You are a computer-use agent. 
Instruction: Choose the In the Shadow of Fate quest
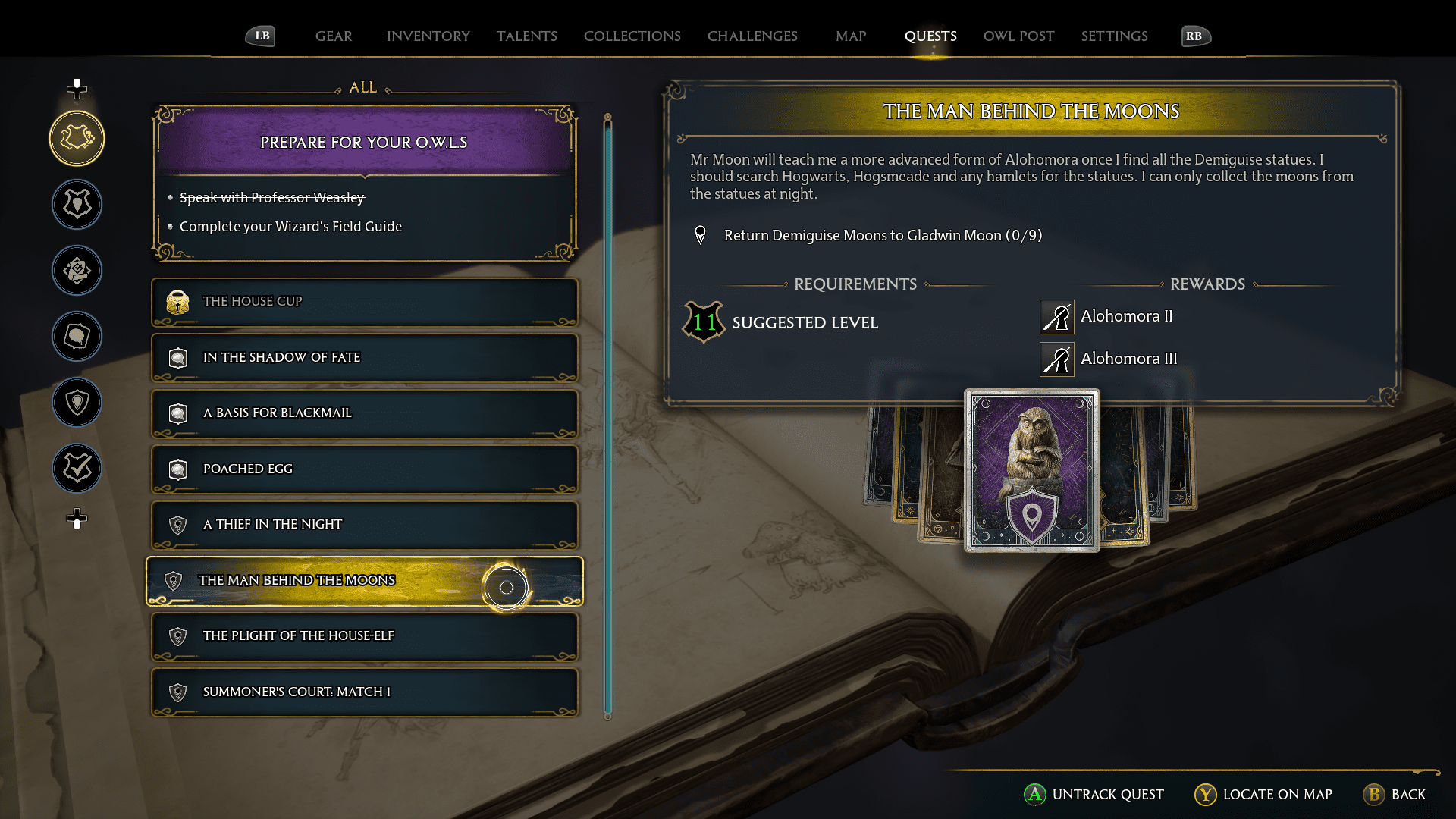pos(364,357)
